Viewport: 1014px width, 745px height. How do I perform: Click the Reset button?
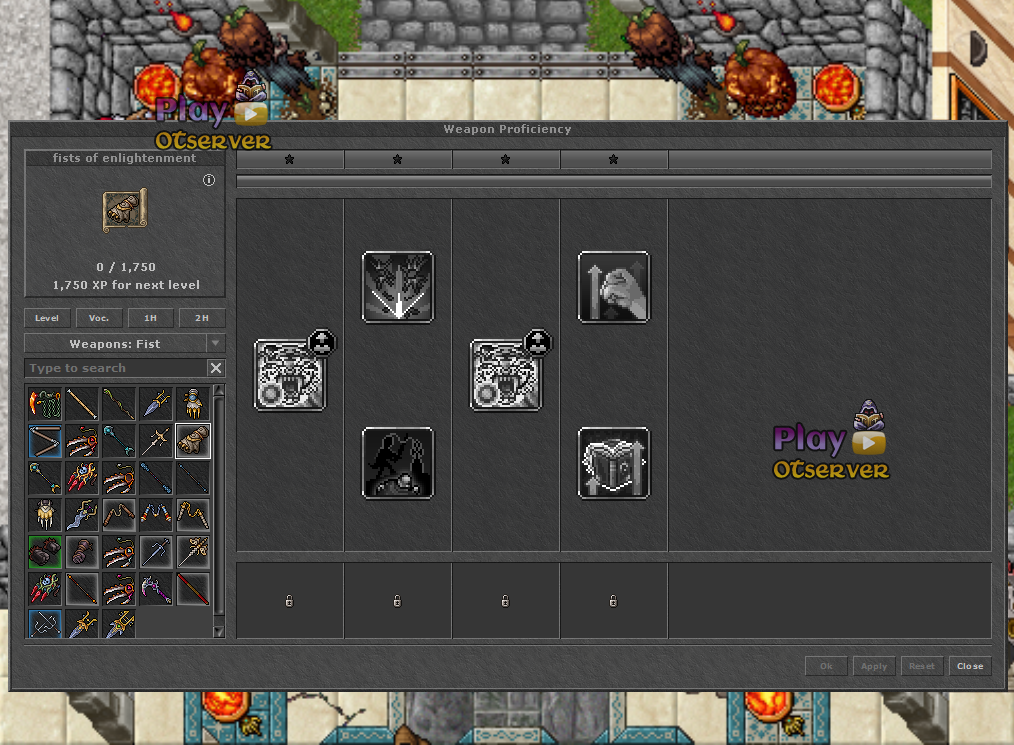pyautogui.click(x=921, y=666)
